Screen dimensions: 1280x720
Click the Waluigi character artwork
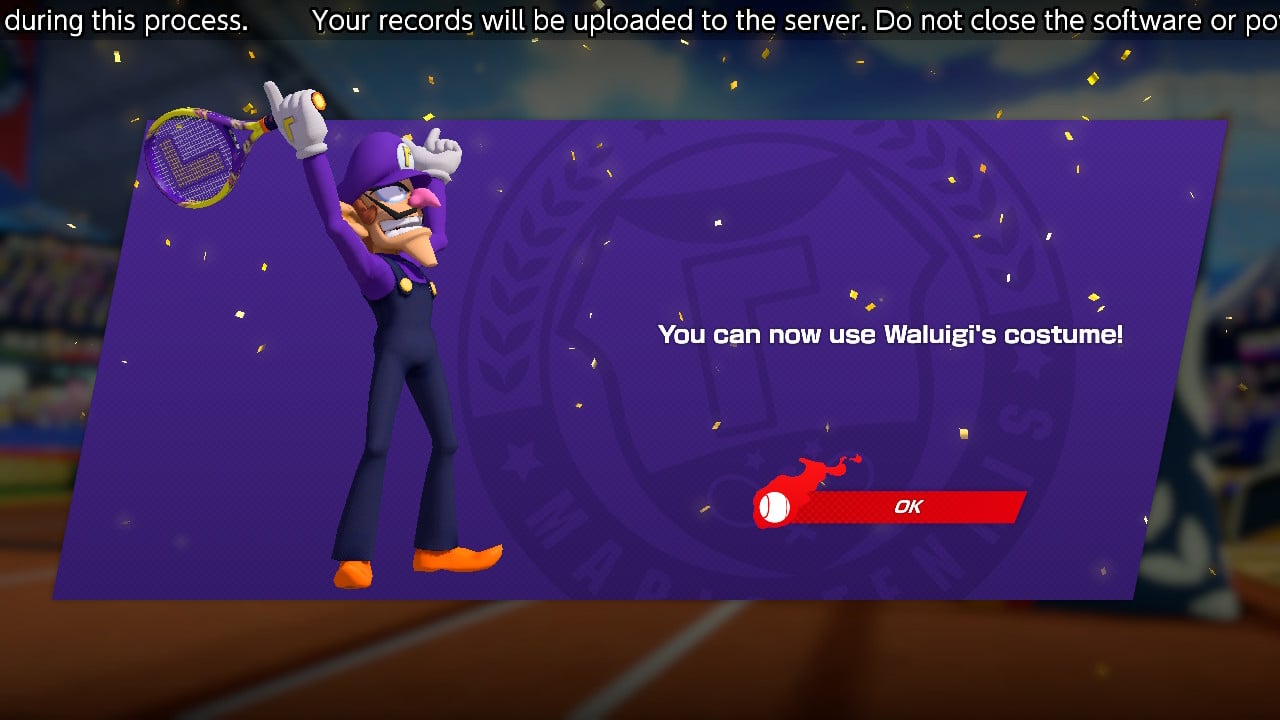point(390,350)
